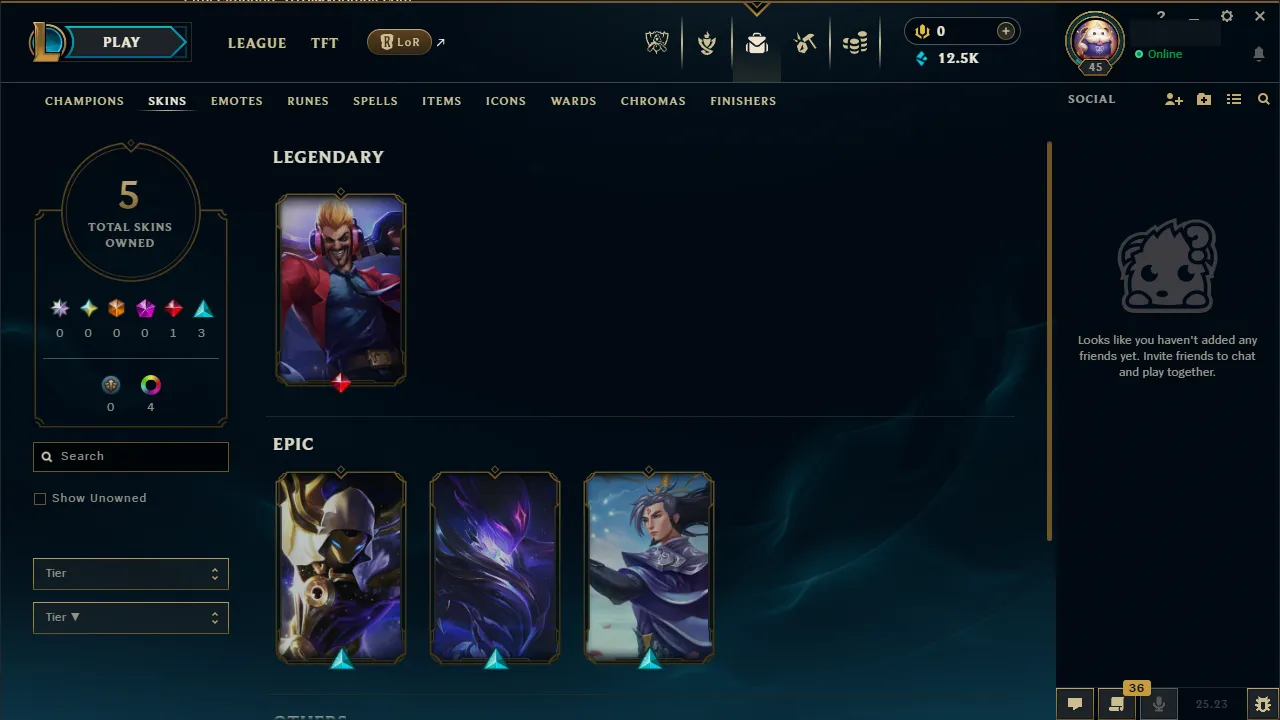Switch to the CHROMAS tab
The height and width of the screenshot is (720, 1280).
click(653, 101)
